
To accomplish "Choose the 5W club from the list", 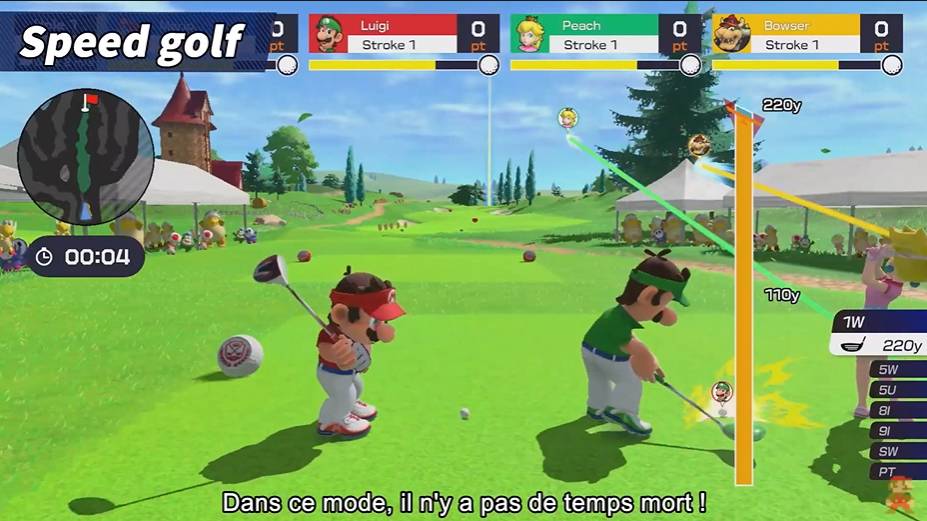I will pyautogui.click(x=892, y=369).
